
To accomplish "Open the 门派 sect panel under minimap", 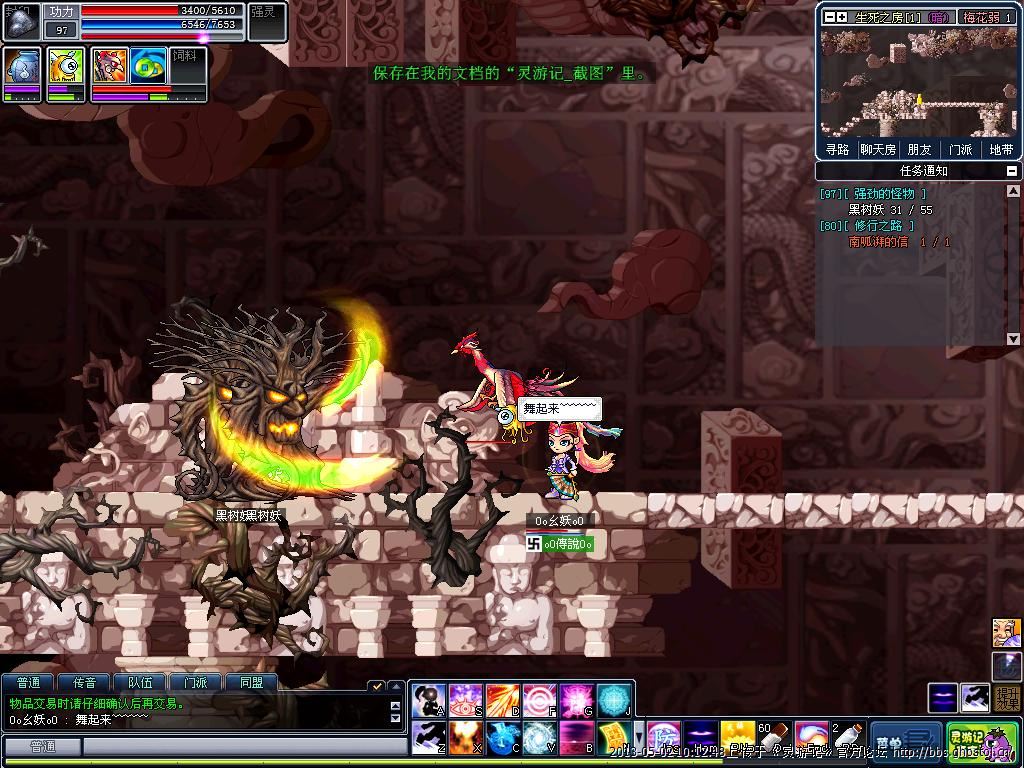I will point(960,149).
